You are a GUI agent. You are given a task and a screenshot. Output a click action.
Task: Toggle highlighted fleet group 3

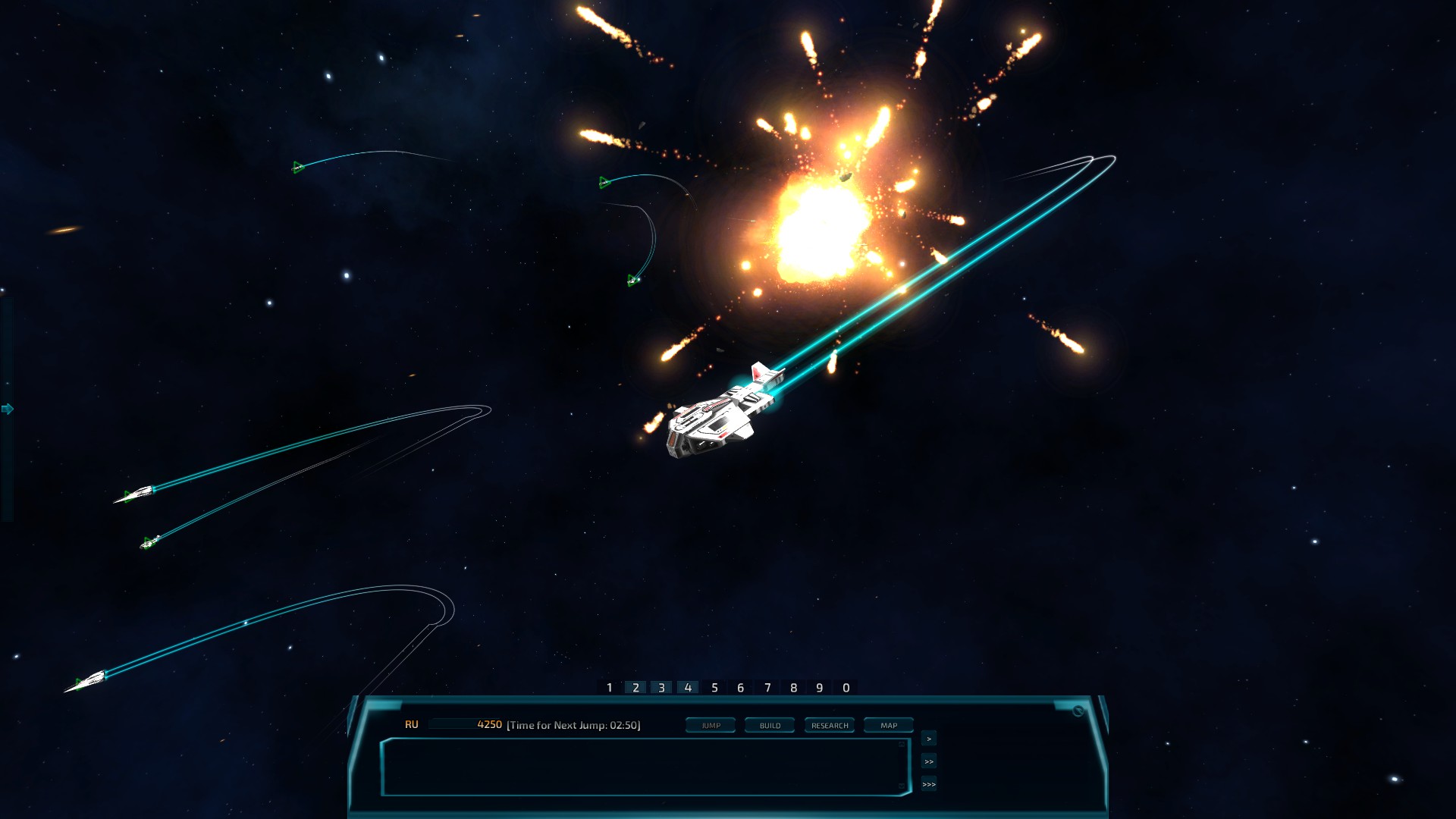[x=661, y=689]
